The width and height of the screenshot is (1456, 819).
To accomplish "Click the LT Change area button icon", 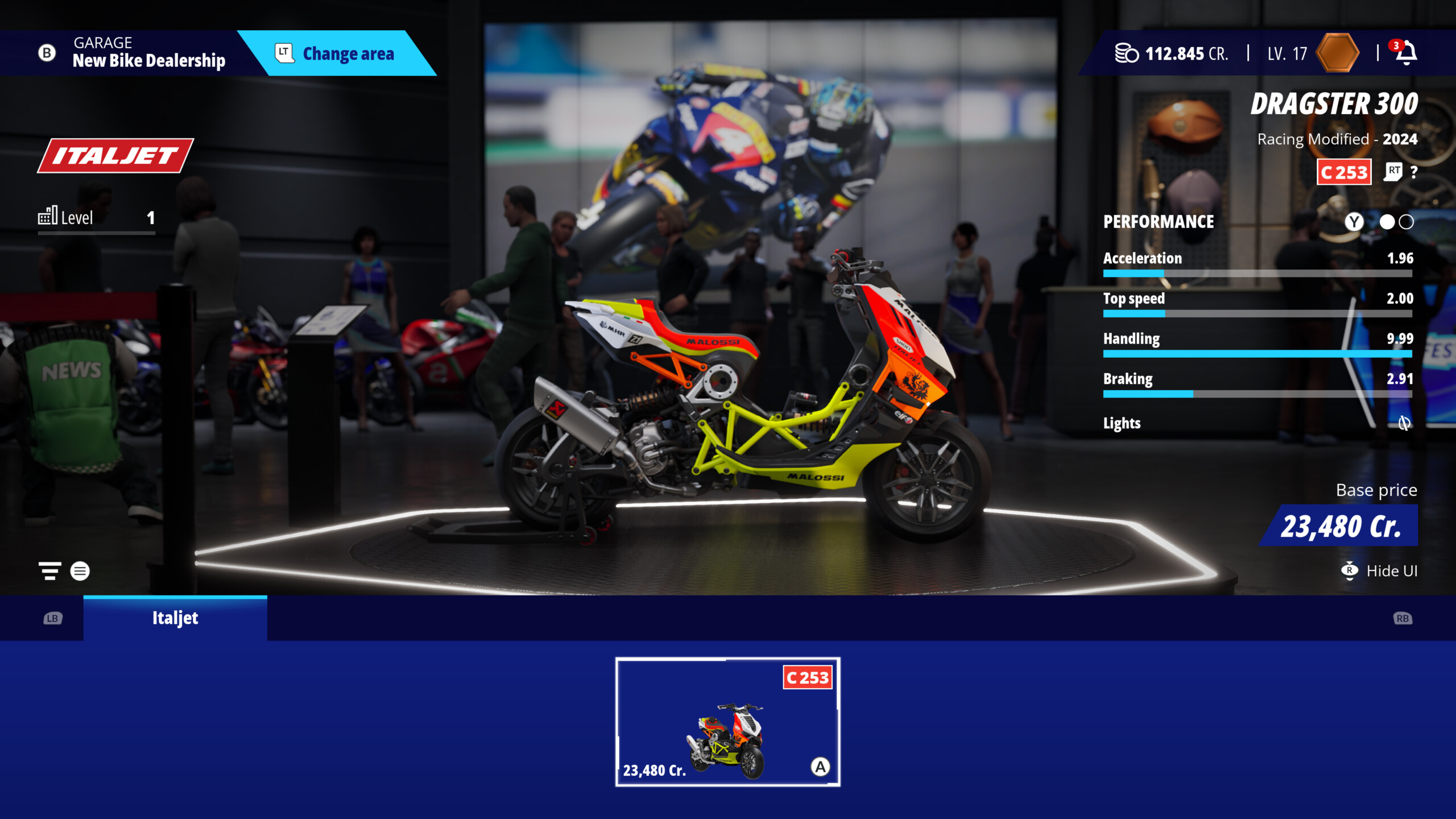I will tap(284, 53).
